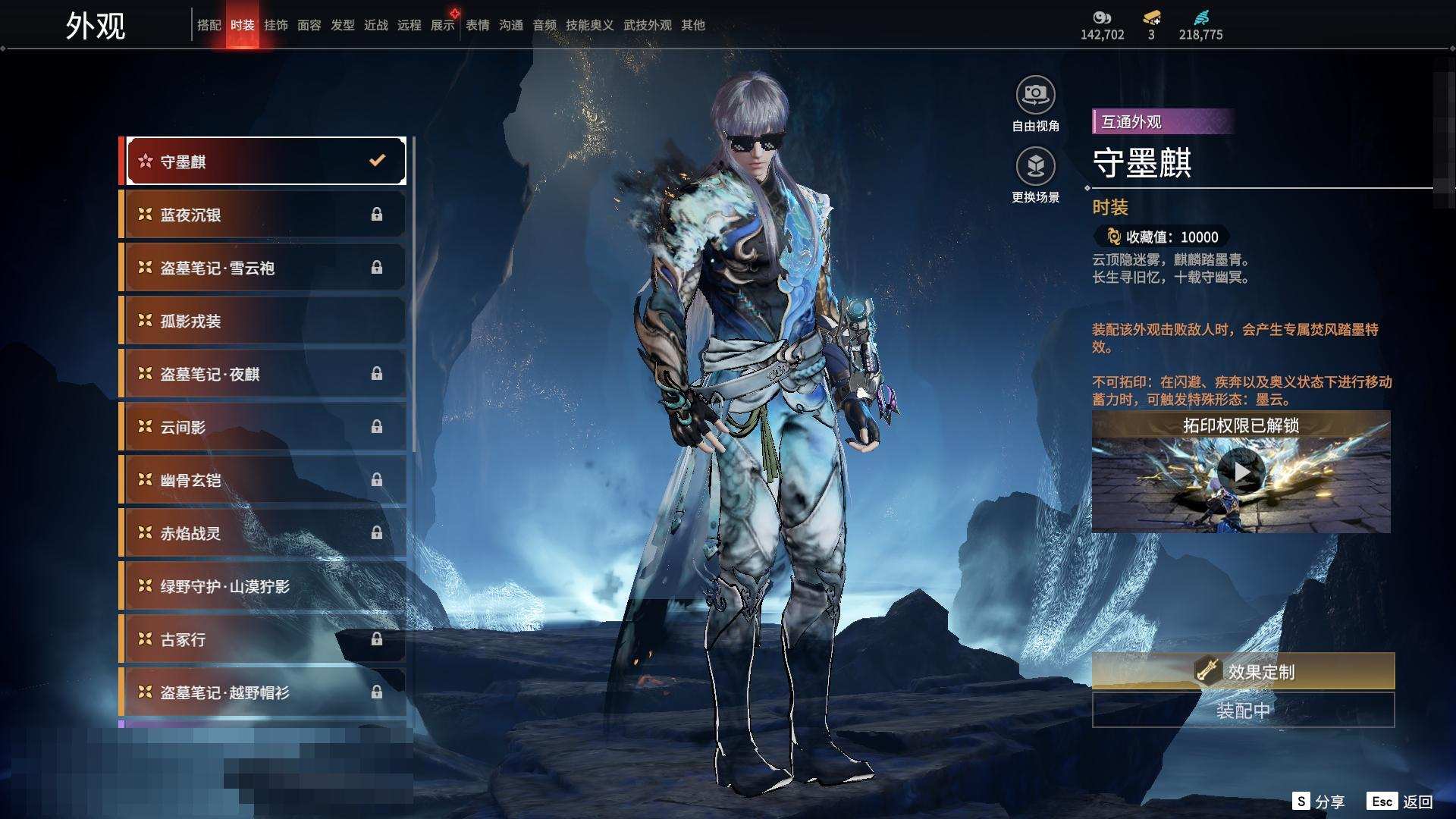1456x819 pixels.
Task: Switch to the 发型 hairstyle tab
Action: click(342, 25)
